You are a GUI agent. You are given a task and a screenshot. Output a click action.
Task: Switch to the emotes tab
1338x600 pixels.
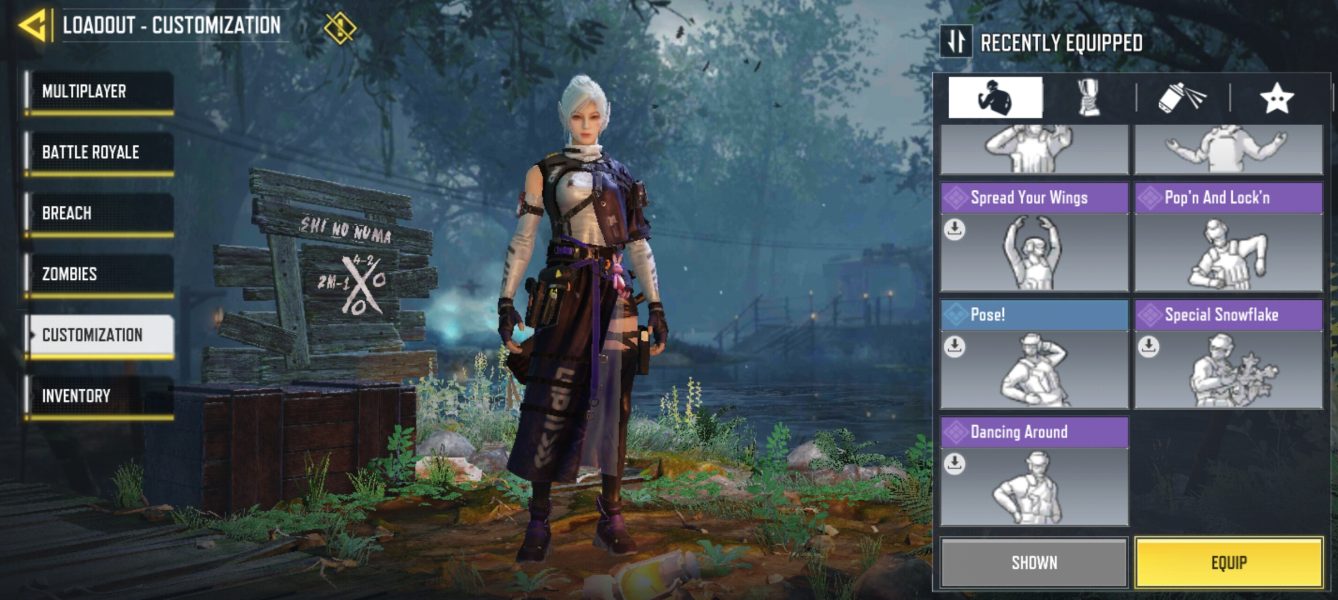(995, 98)
